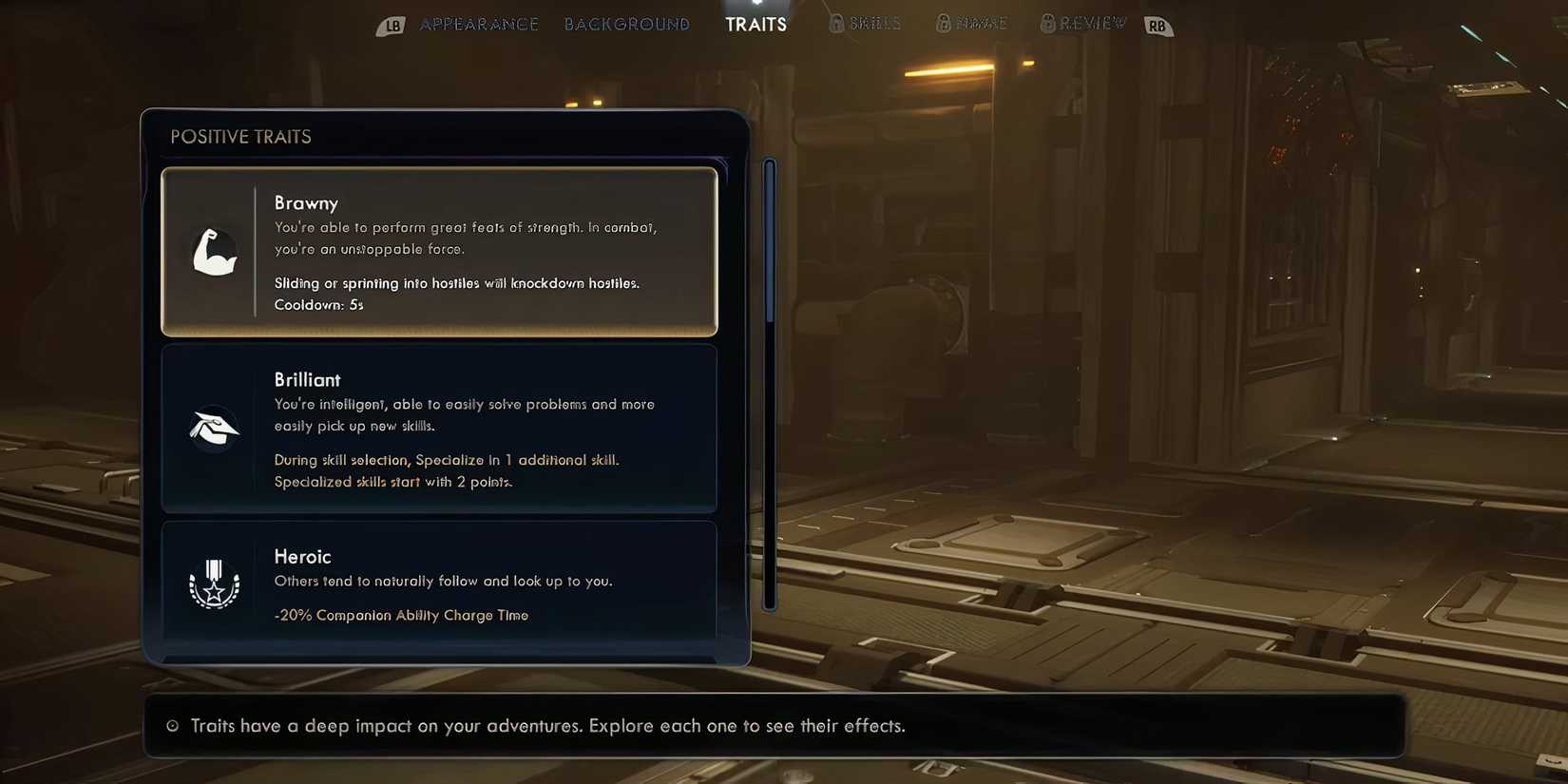Click the lock icon beside REVIEW
Image resolution: width=1568 pixels, height=784 pixels.
1048,22
